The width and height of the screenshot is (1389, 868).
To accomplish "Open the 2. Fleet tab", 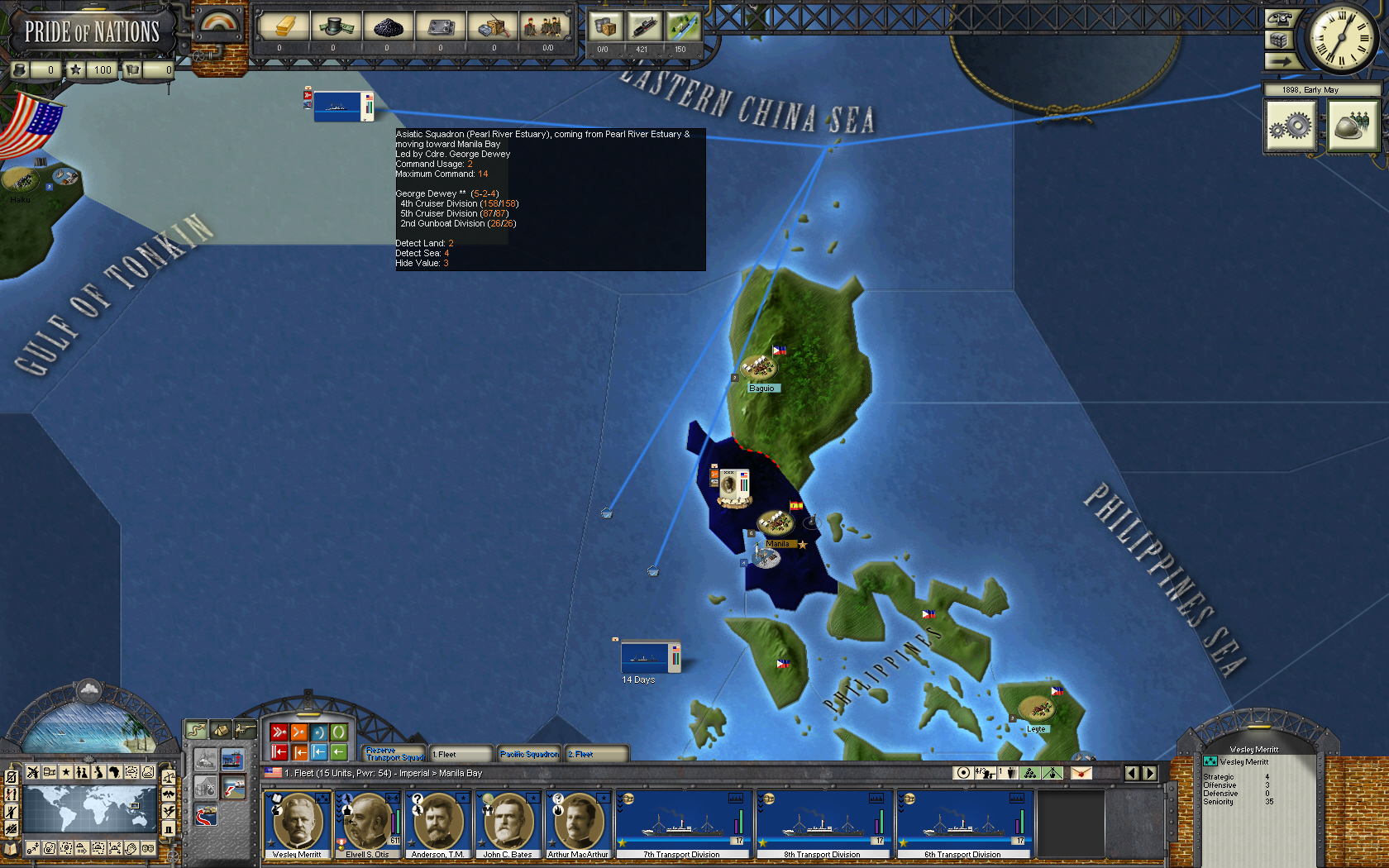I will (597, 753).
